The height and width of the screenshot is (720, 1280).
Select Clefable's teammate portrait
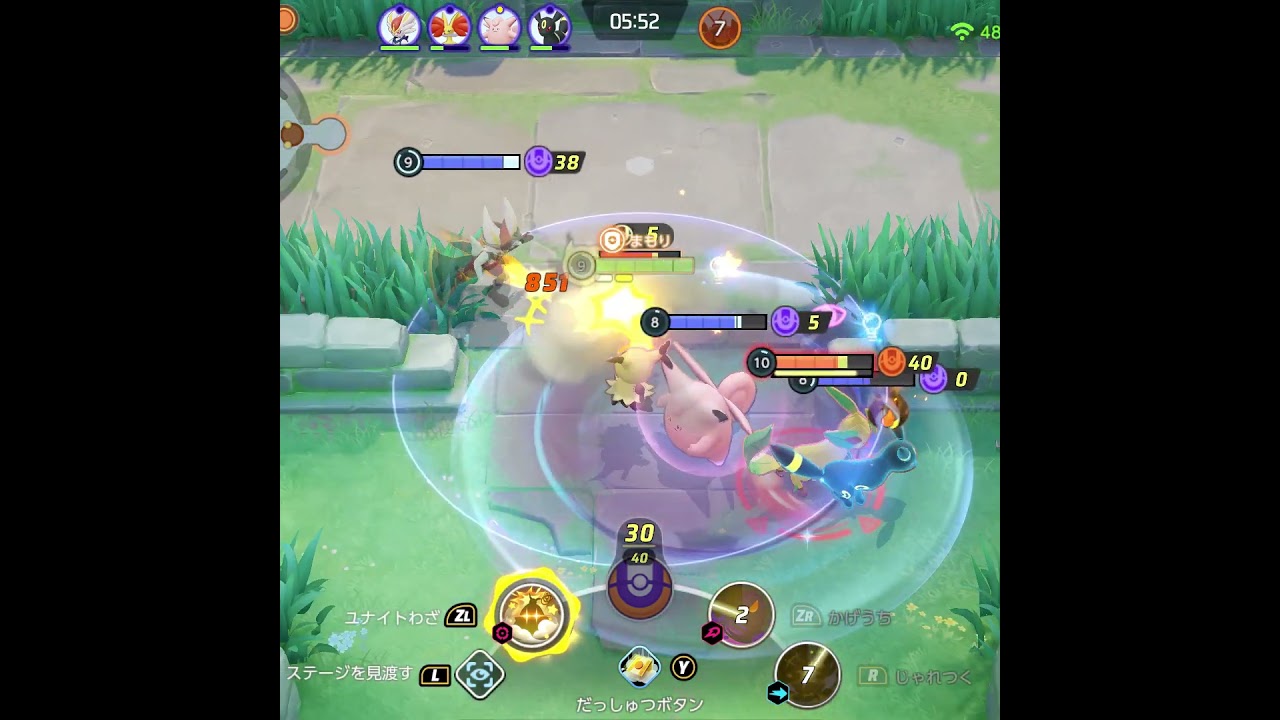[x=499, y=26]
